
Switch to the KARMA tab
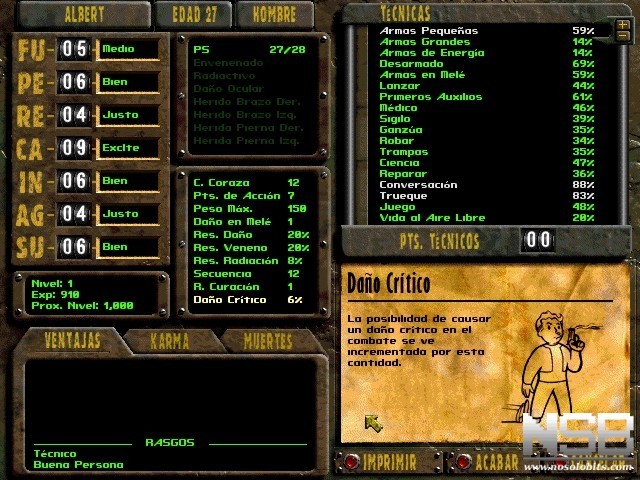169,341
